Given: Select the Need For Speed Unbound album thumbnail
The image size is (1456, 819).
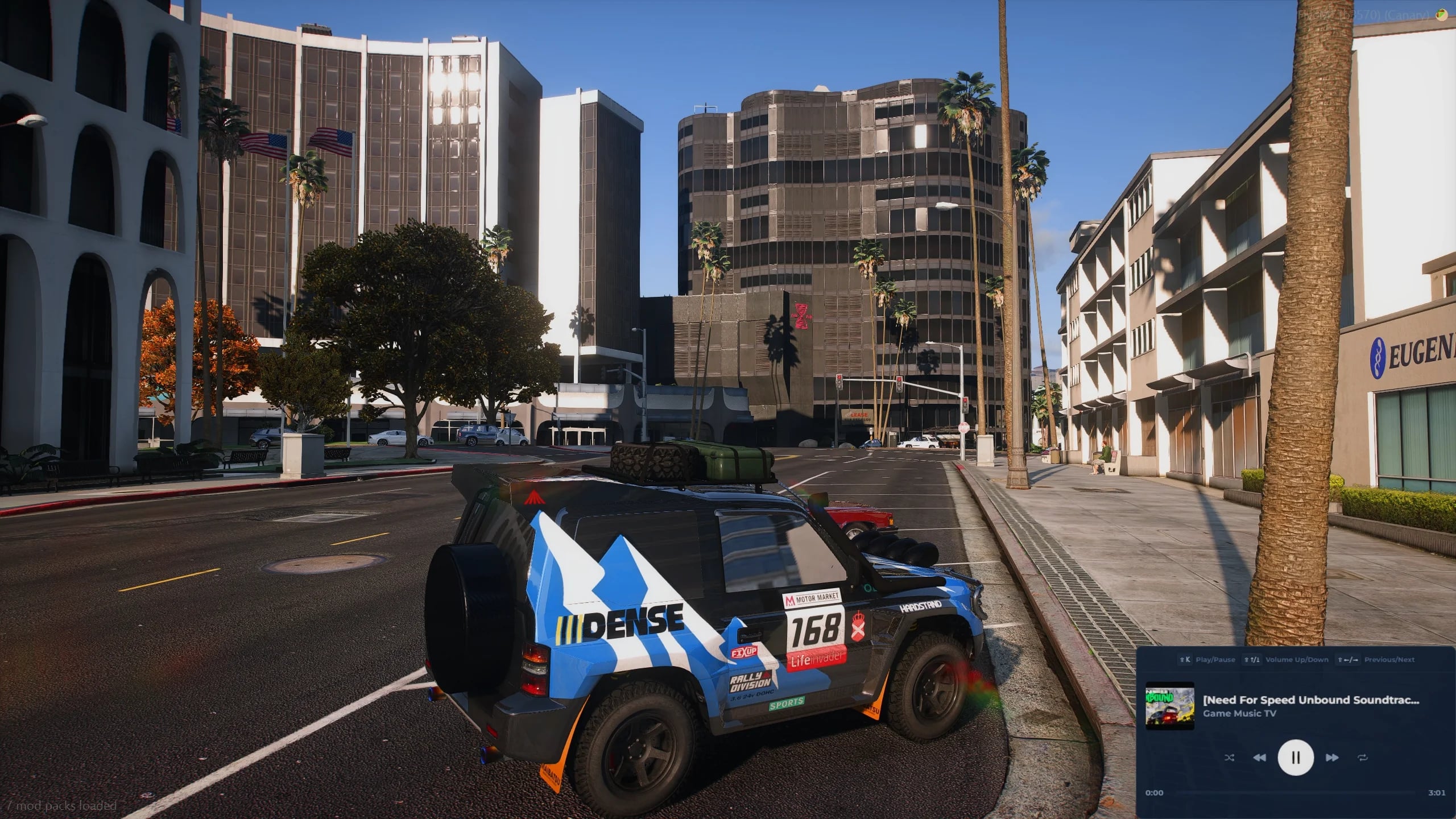Looking at the screenshot, I should 1169,706.
